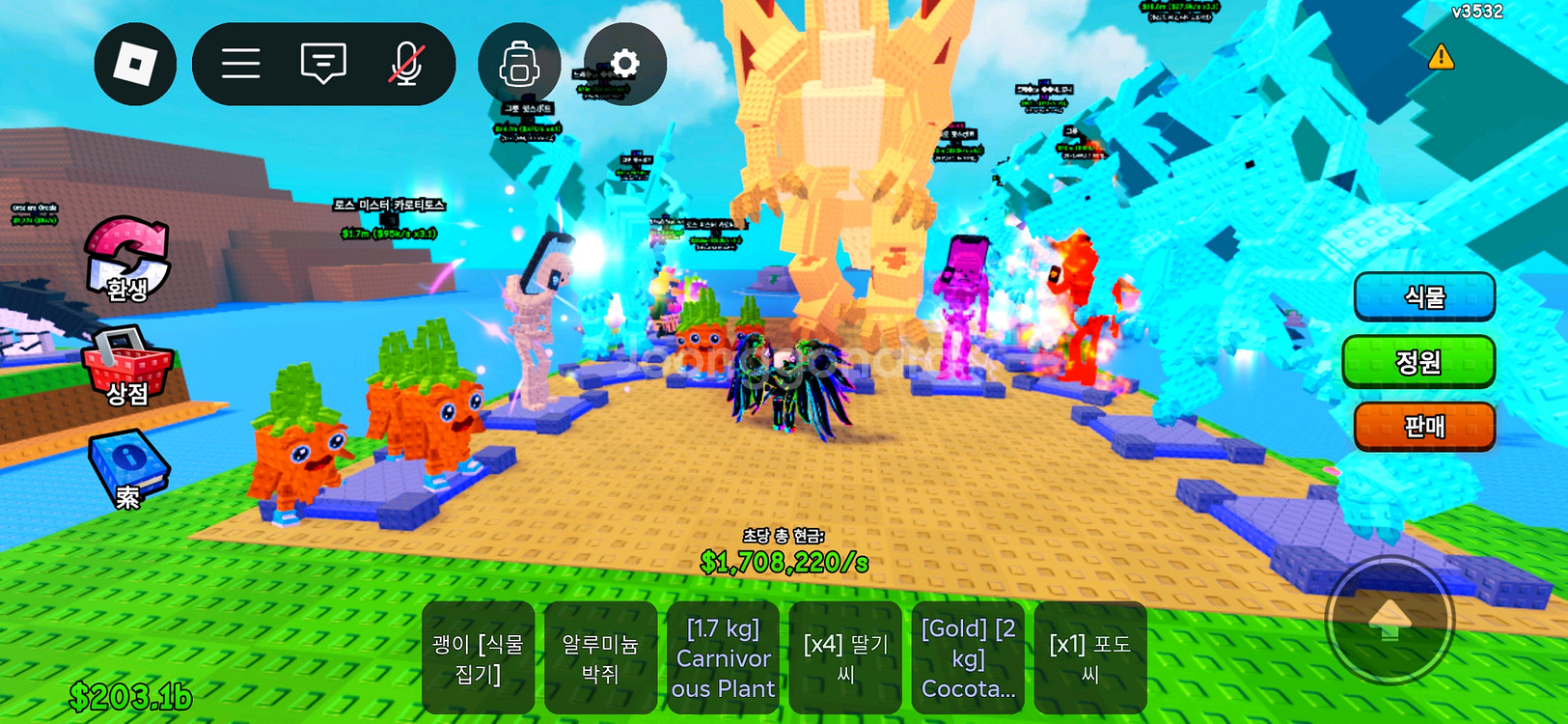Toggle the muted microphone
This screenshot has width=1568, height=724.
click(x=406, y=65)
